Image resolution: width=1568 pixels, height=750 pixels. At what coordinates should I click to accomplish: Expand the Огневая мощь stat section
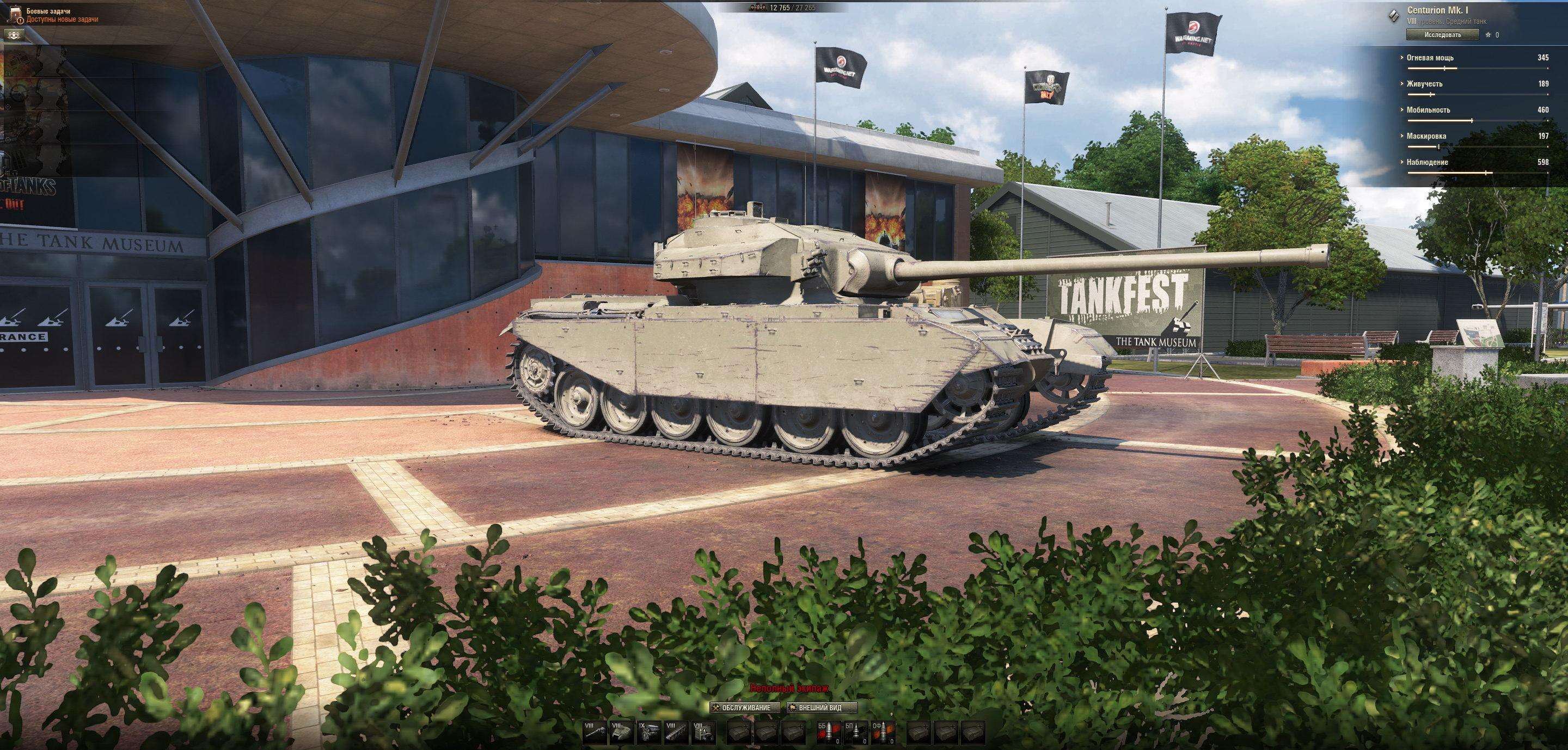pos(1477,58)
